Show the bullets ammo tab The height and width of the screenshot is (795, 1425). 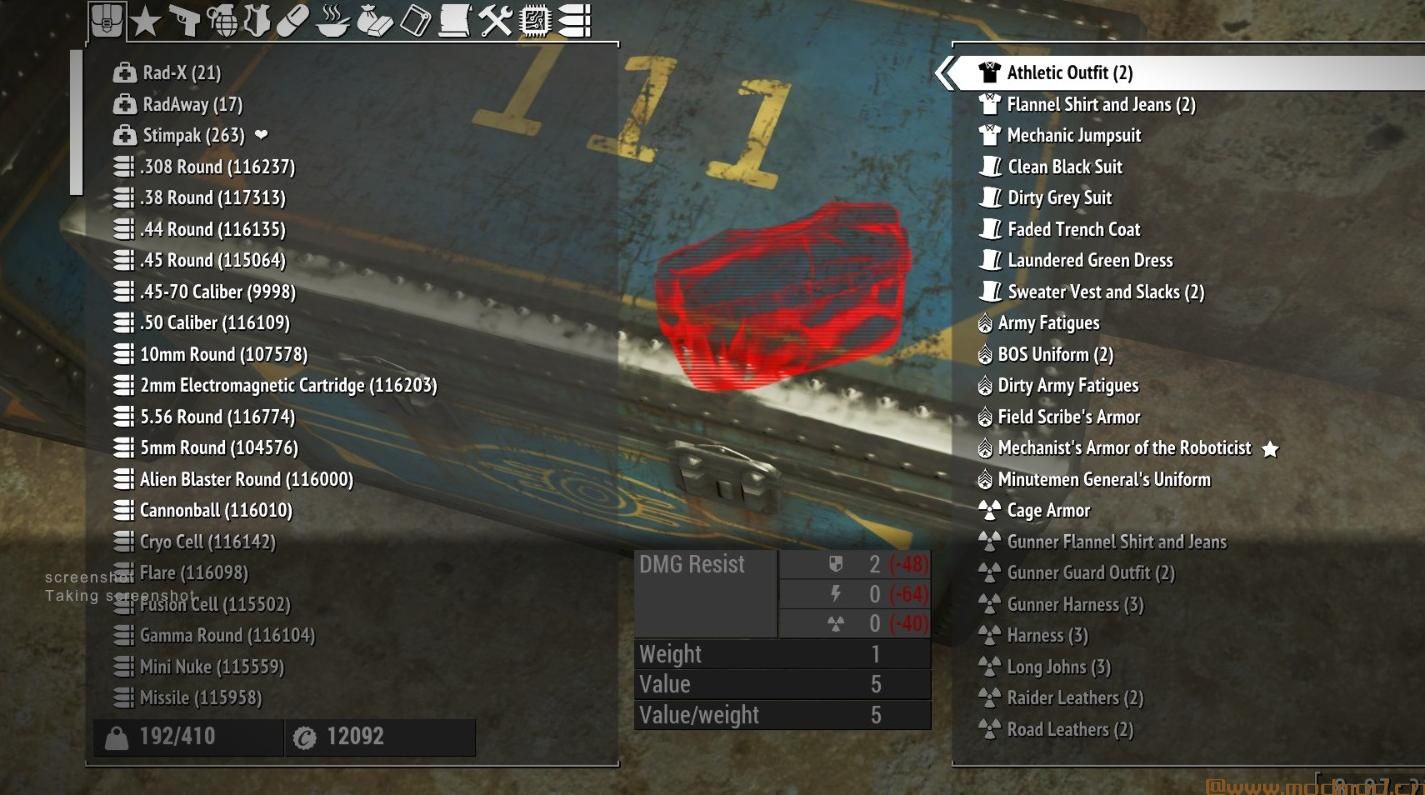573,20
